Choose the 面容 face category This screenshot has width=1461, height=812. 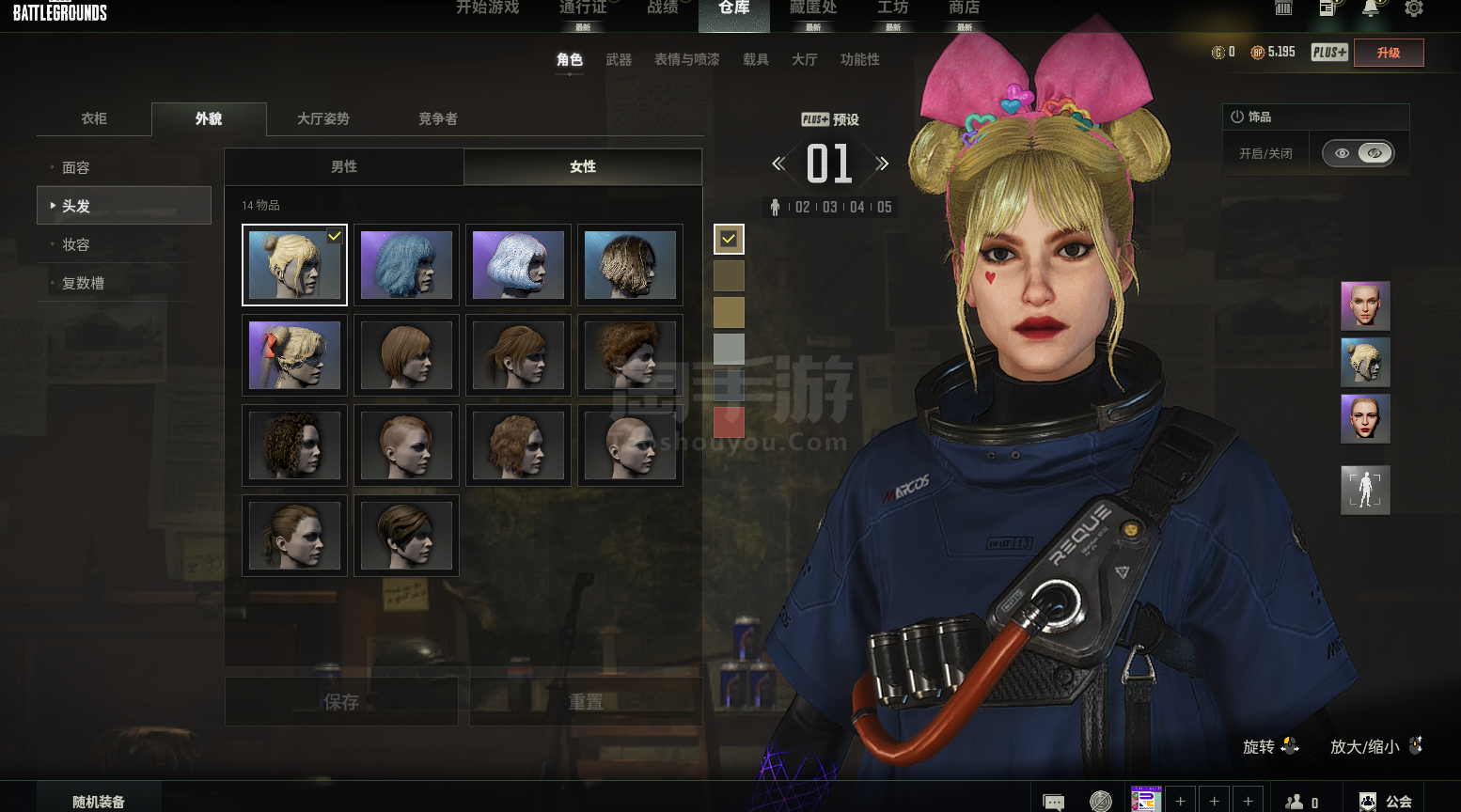76,167
